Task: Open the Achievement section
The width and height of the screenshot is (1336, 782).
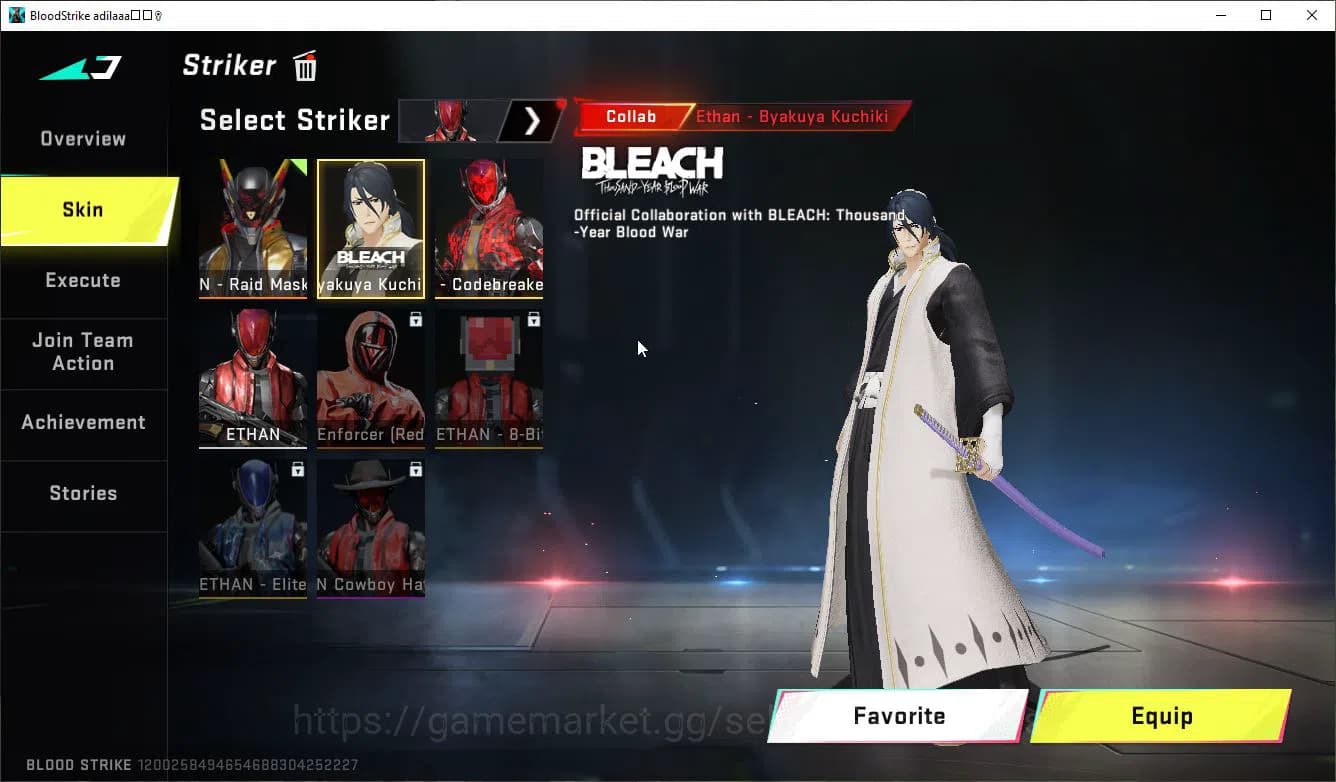Action: 84,422
